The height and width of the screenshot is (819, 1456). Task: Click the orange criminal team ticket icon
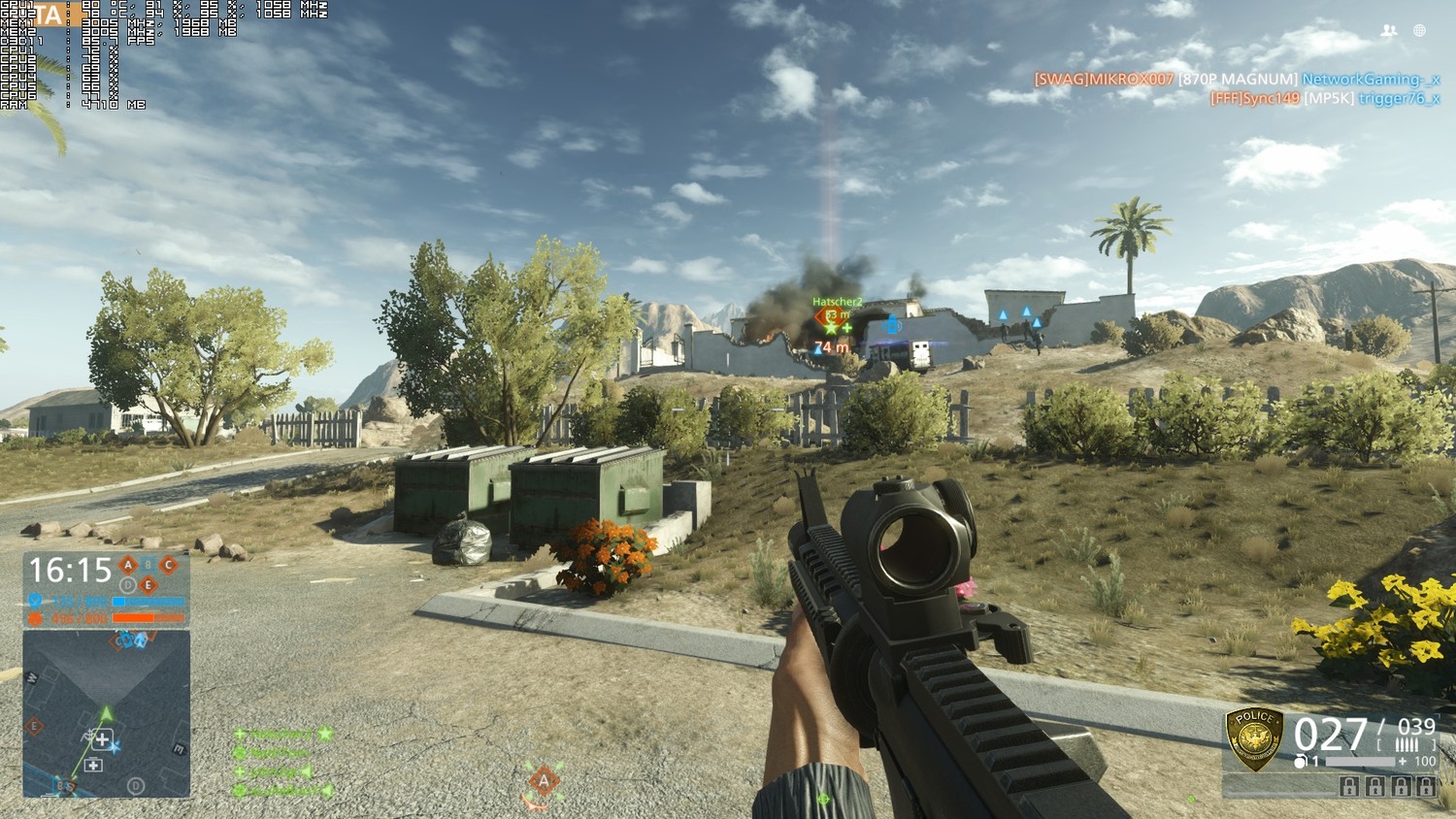(36, 618)
